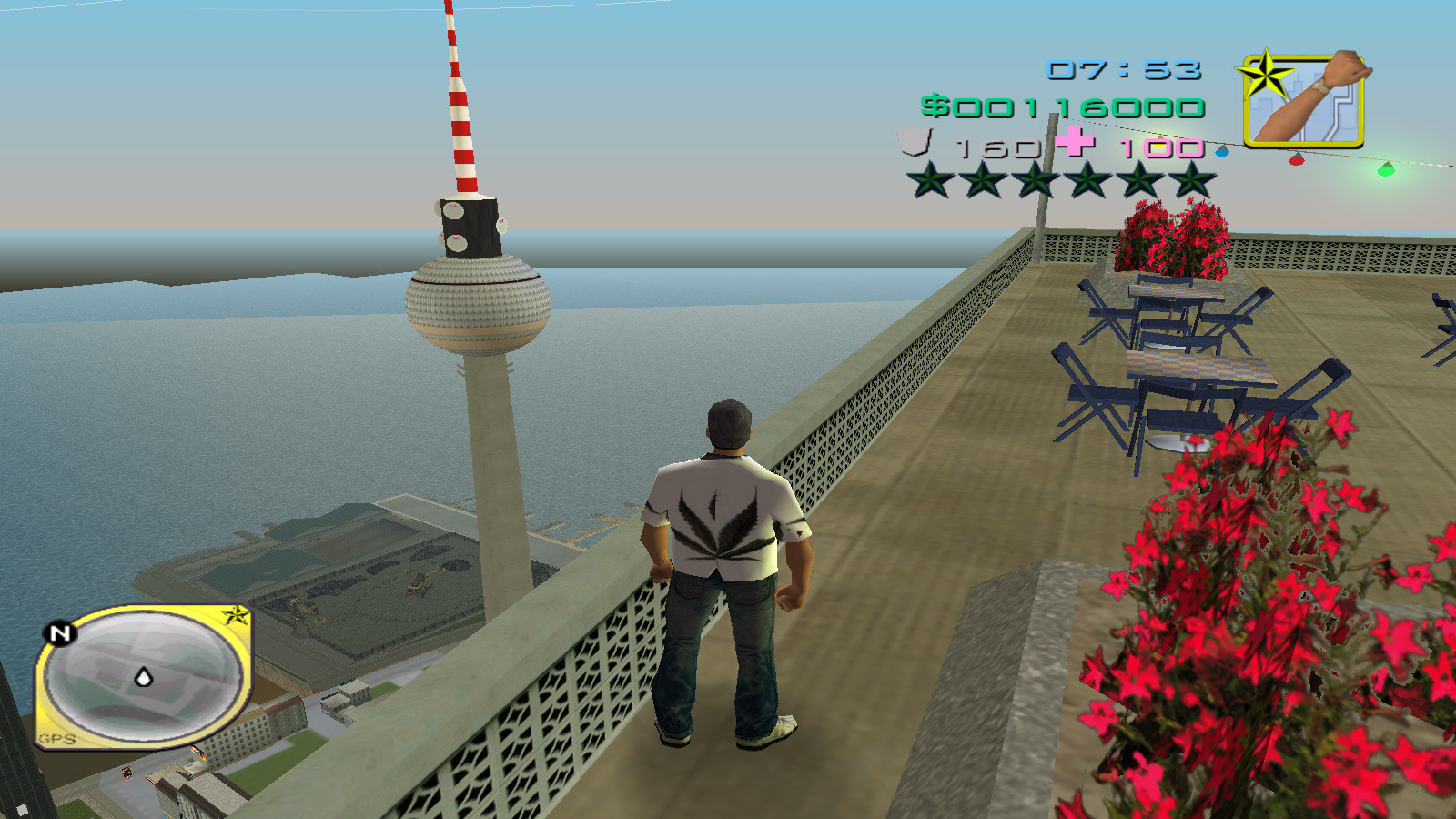This screenshot has width=1456, height=819.
Task: Click the player character in white shirt
Action: tap(723, 546)
